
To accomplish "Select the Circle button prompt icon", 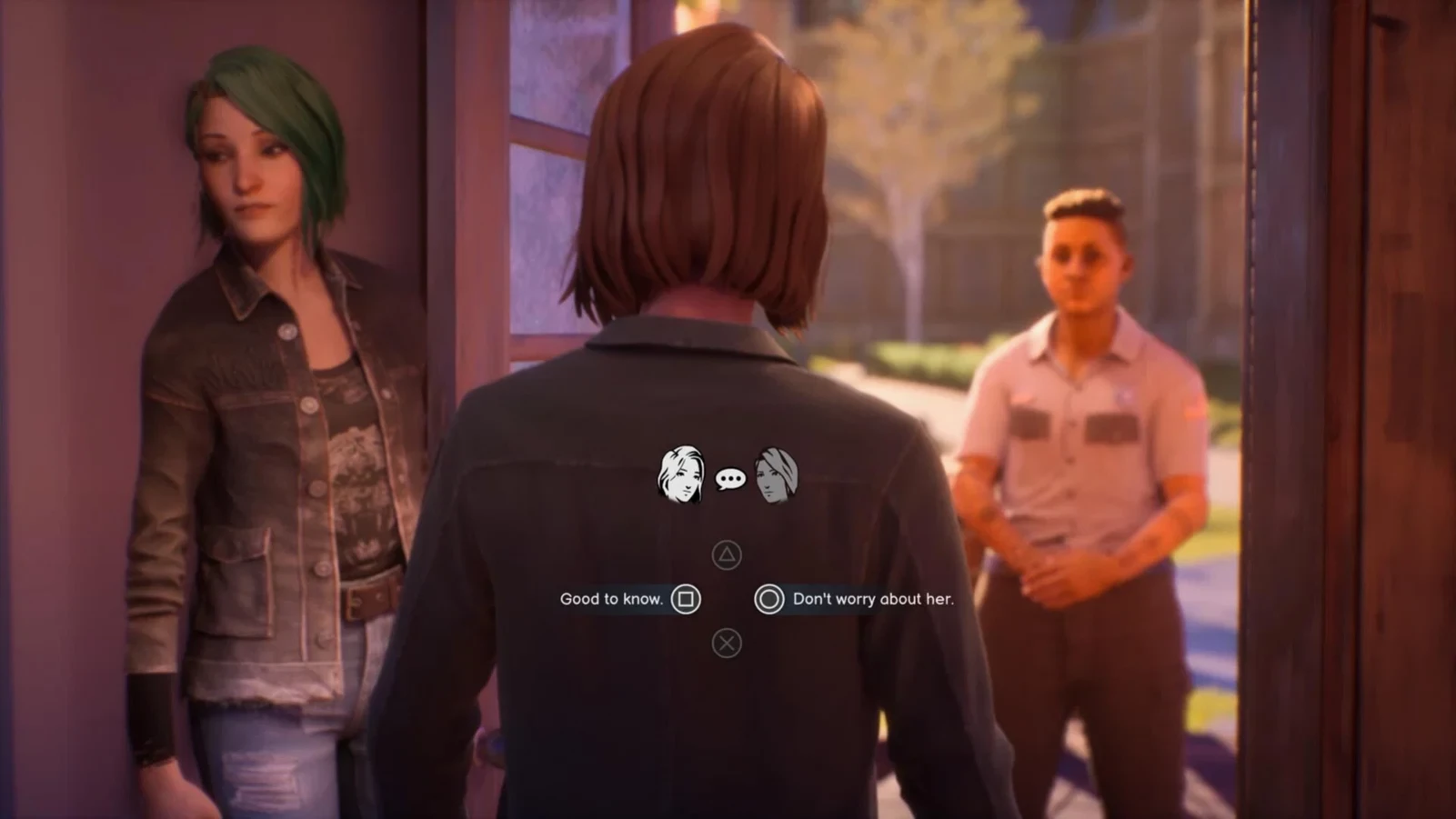I will 769,599.
